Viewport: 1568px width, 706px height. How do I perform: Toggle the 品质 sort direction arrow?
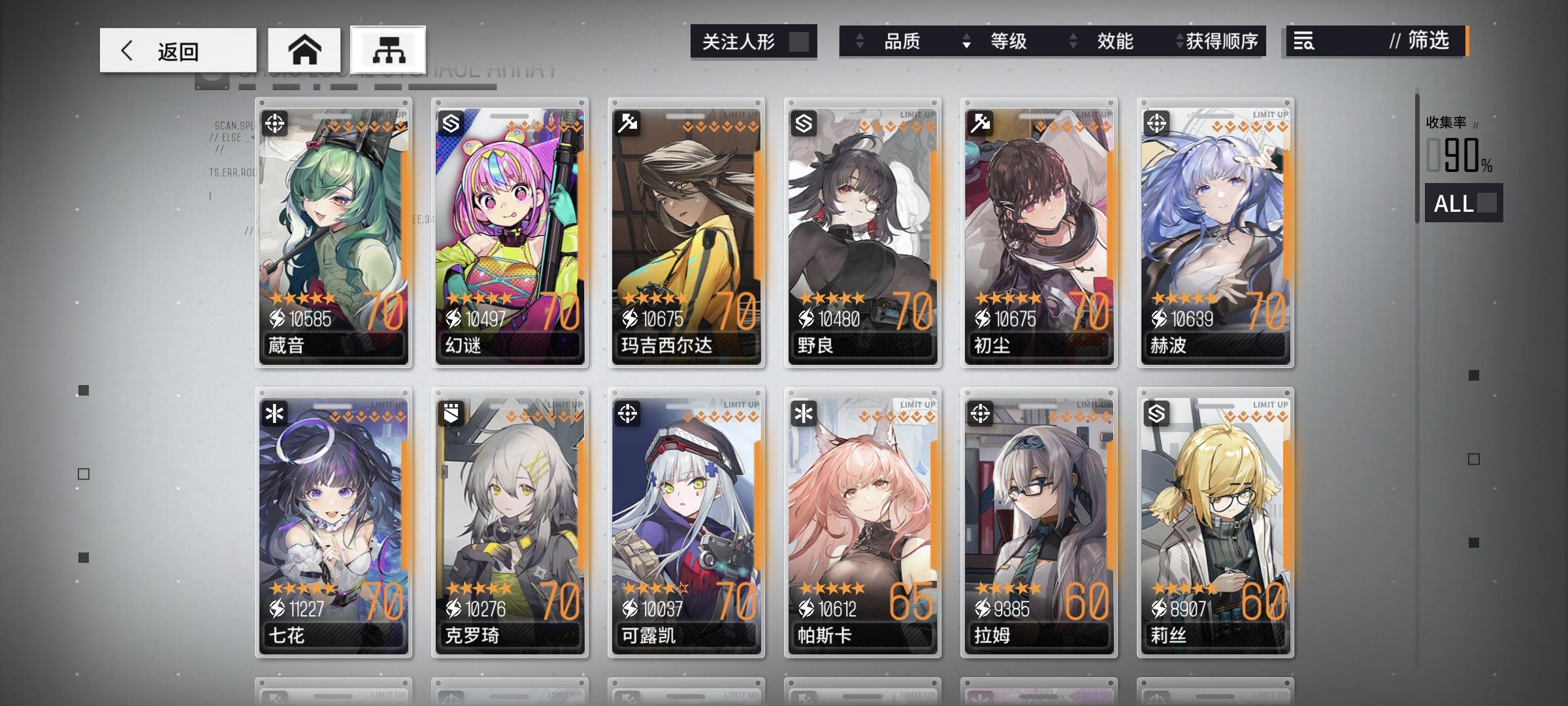[860, 41]
